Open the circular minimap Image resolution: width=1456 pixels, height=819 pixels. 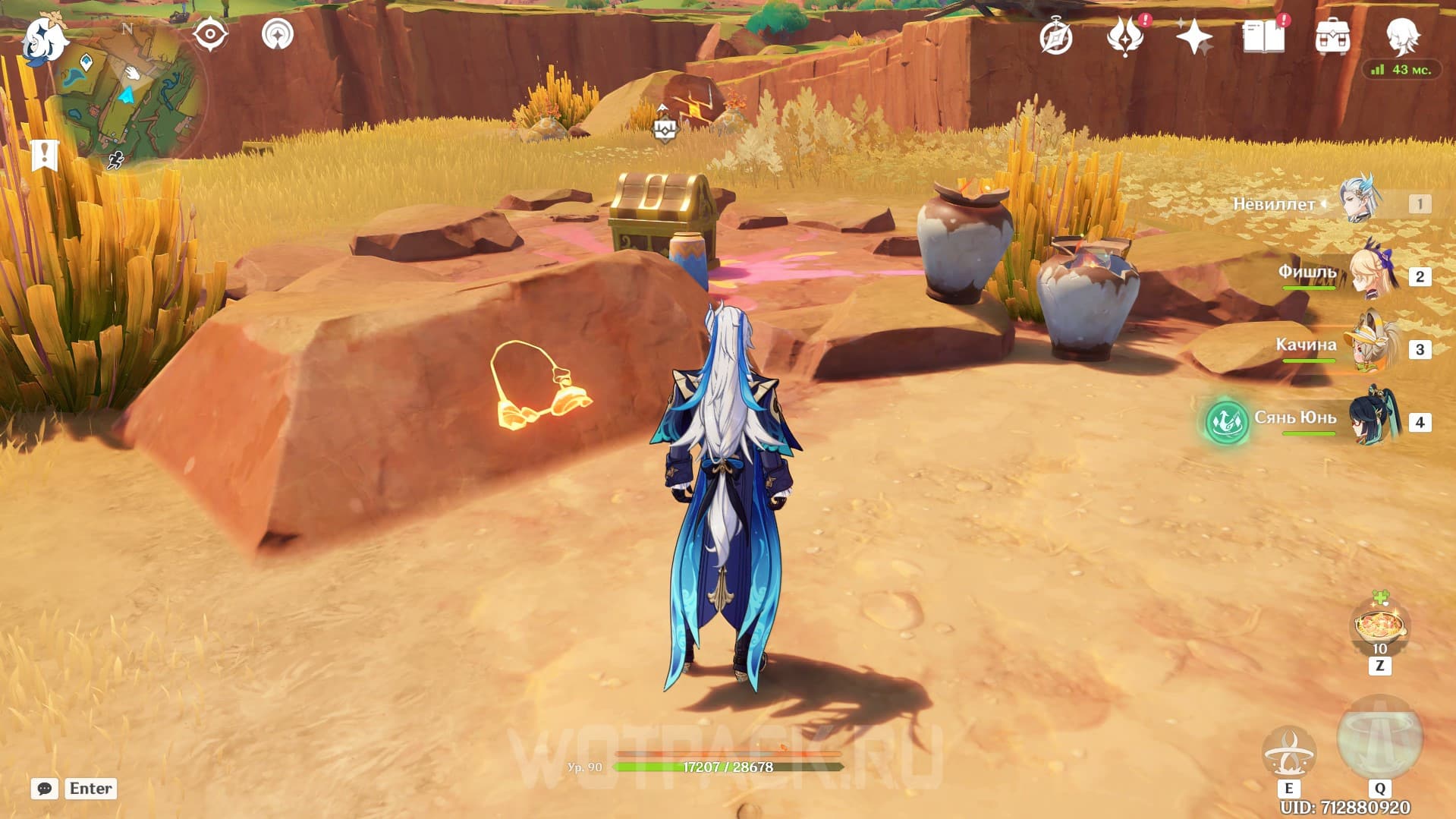coord(127,97)
